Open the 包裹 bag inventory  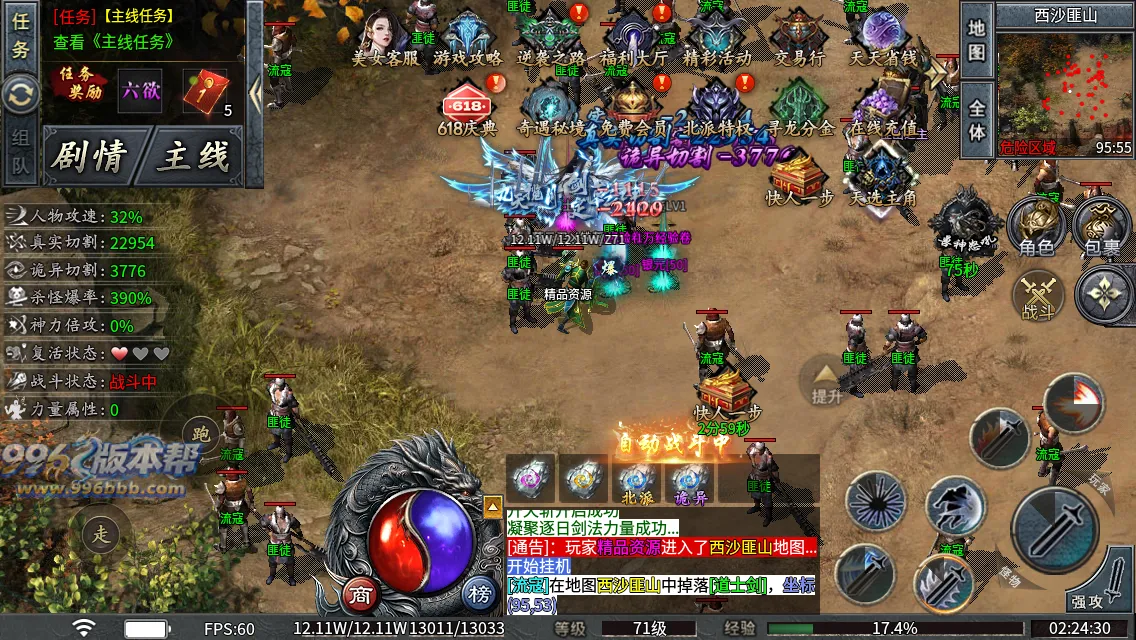[x=1102, y=225]
